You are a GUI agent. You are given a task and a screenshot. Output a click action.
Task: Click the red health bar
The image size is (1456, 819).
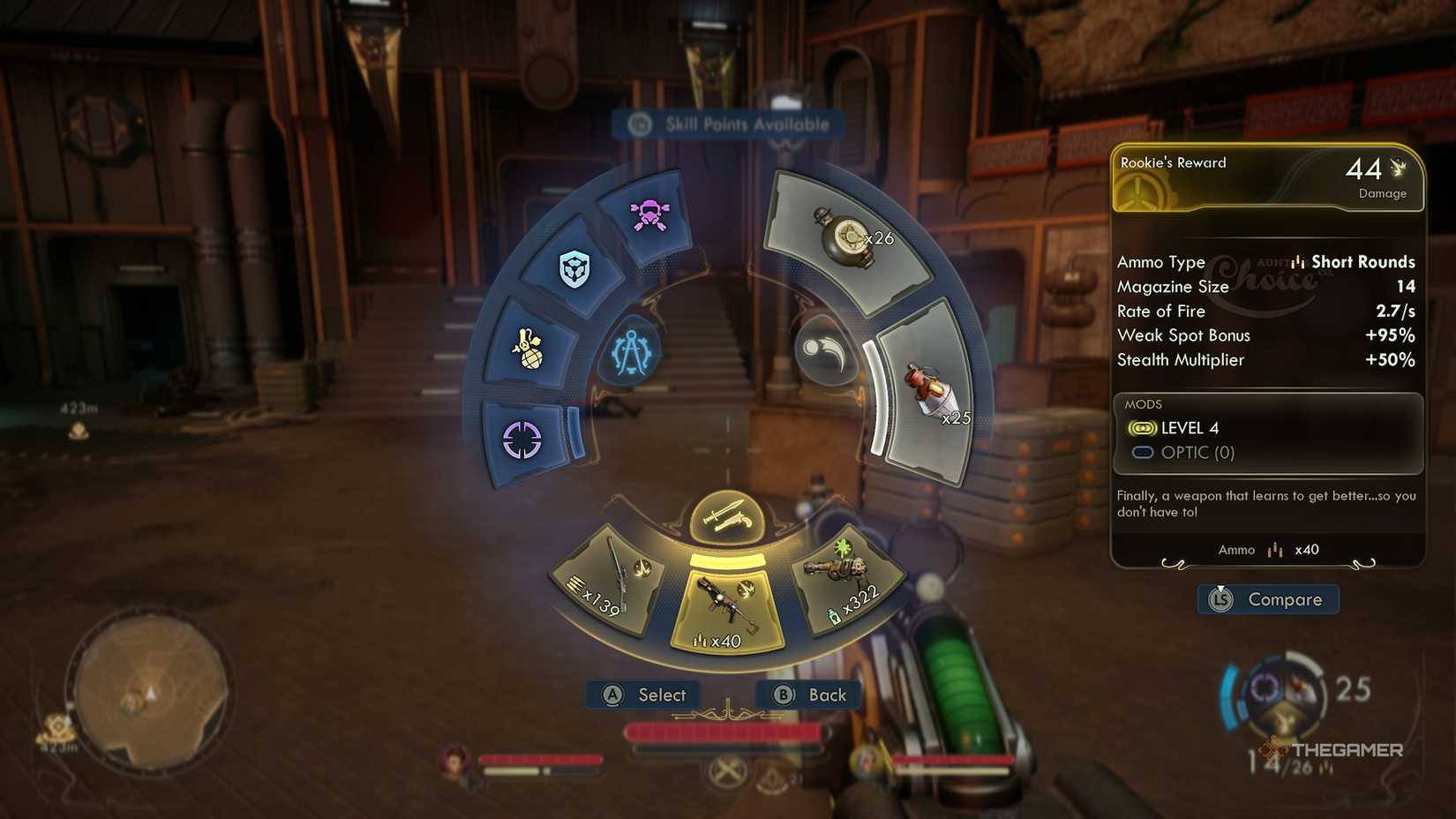725,729
